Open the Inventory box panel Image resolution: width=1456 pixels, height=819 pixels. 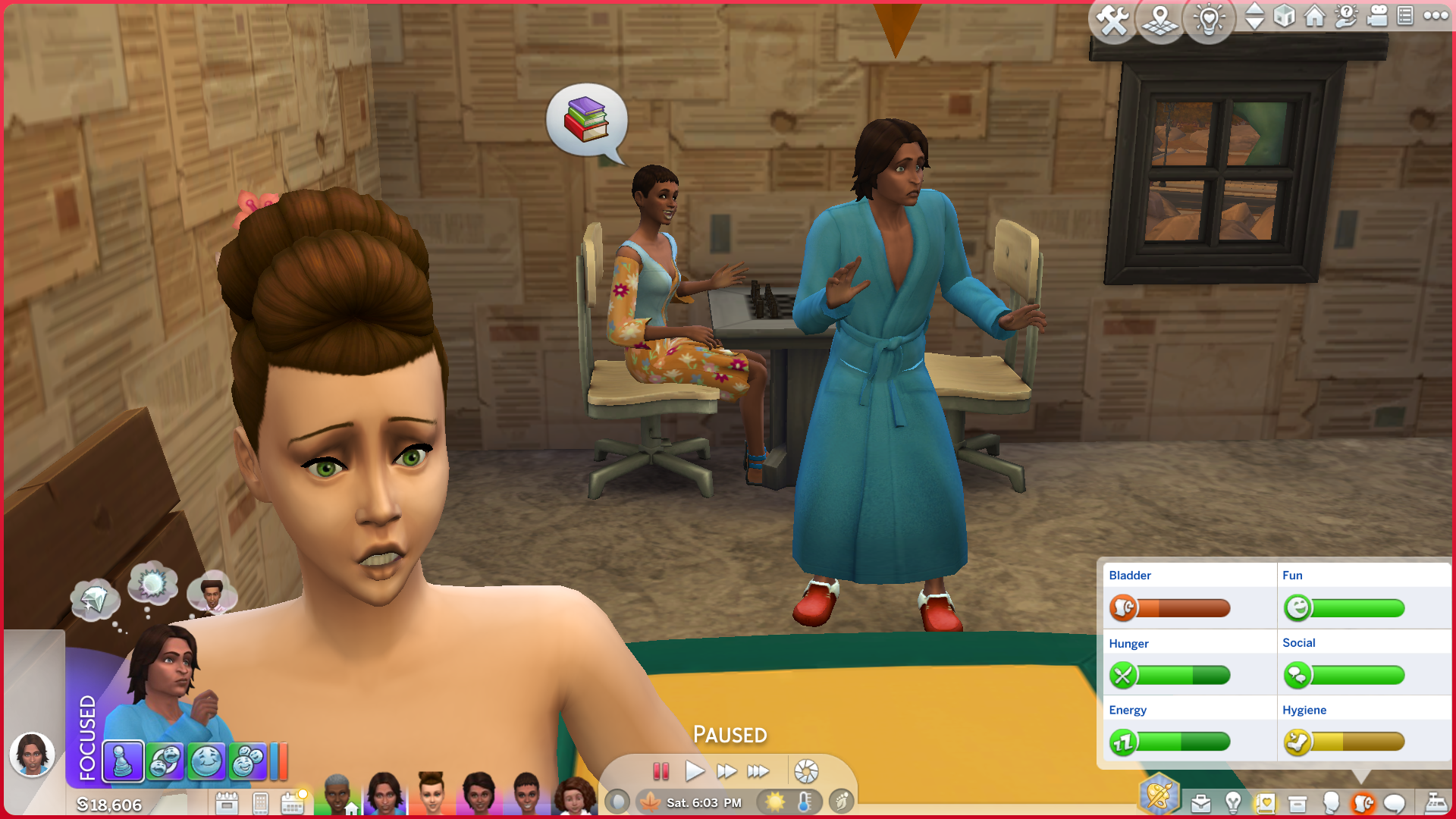(1298, 803)
